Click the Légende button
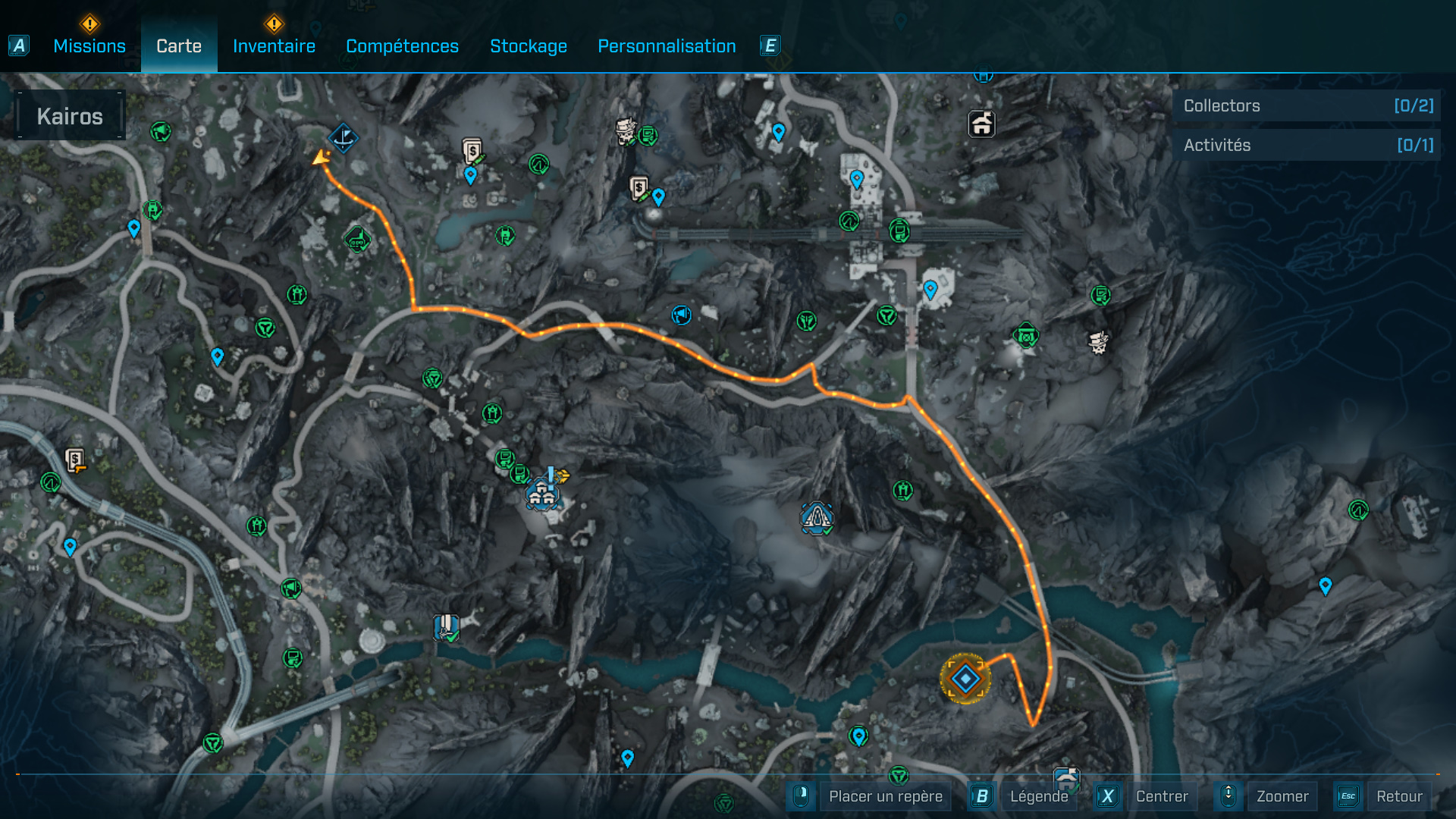1456x819 pixels. click(1038, 796)
